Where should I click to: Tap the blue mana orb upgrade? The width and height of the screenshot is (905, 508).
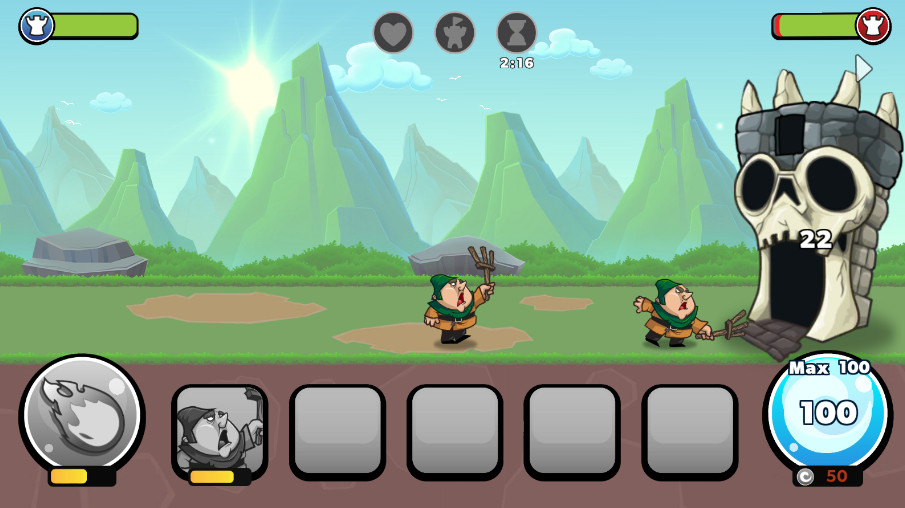coord(827,412)
